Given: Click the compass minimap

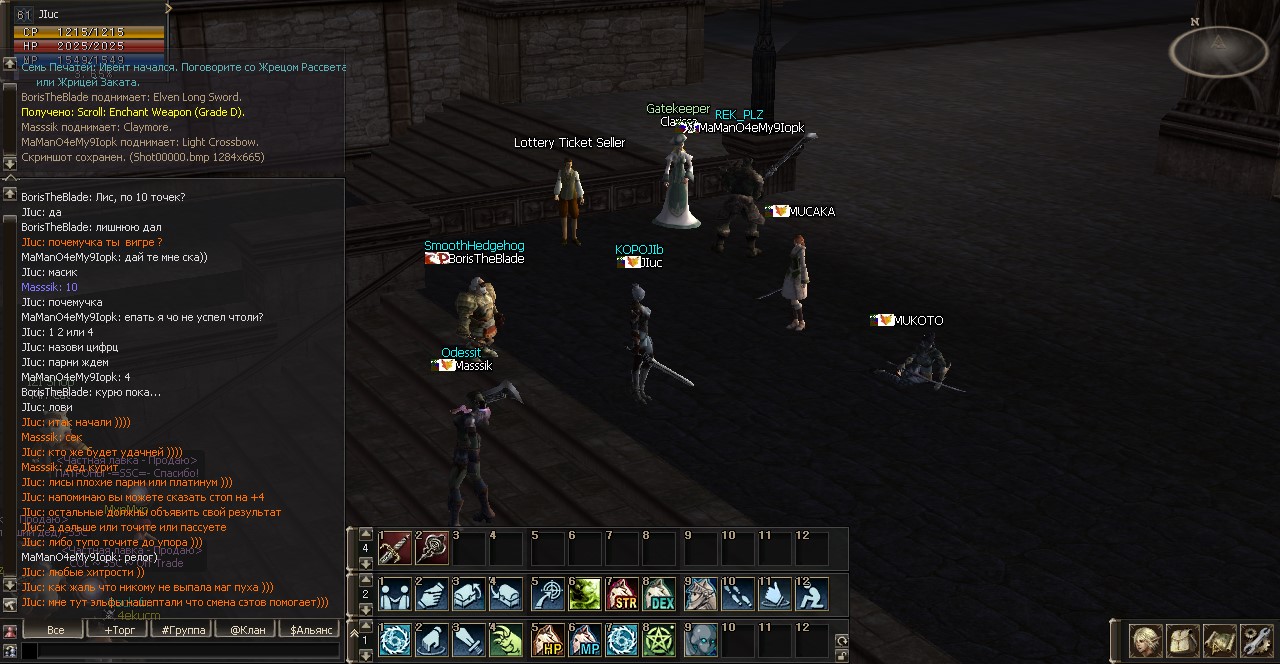Looking at the screenshot, I should (1217, 51).
